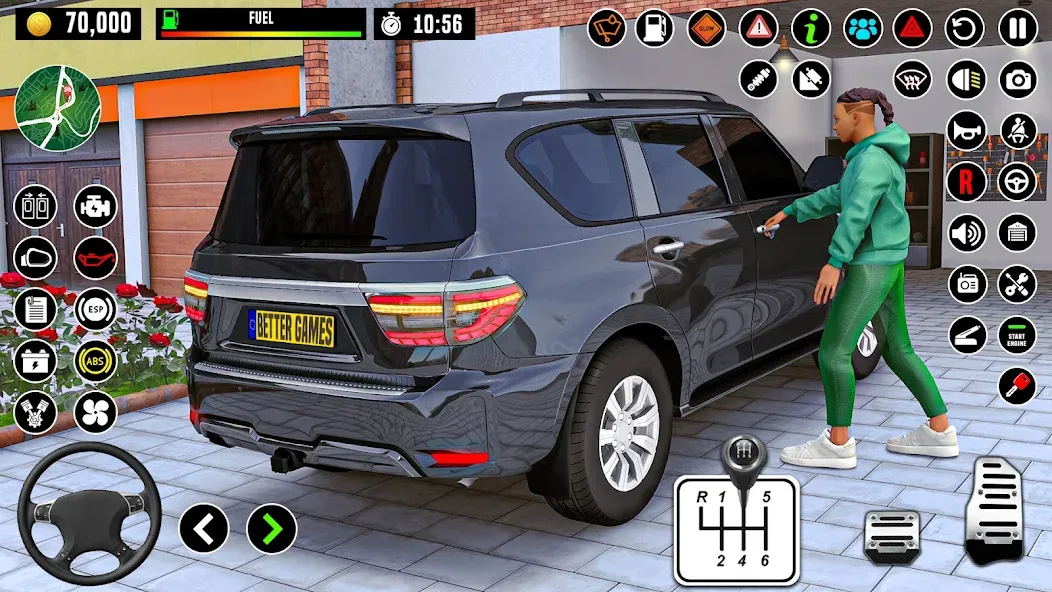This screenshot has height=592, width=1052.
Task: Tap the left white steering arrow
Action: coord(204,528)
